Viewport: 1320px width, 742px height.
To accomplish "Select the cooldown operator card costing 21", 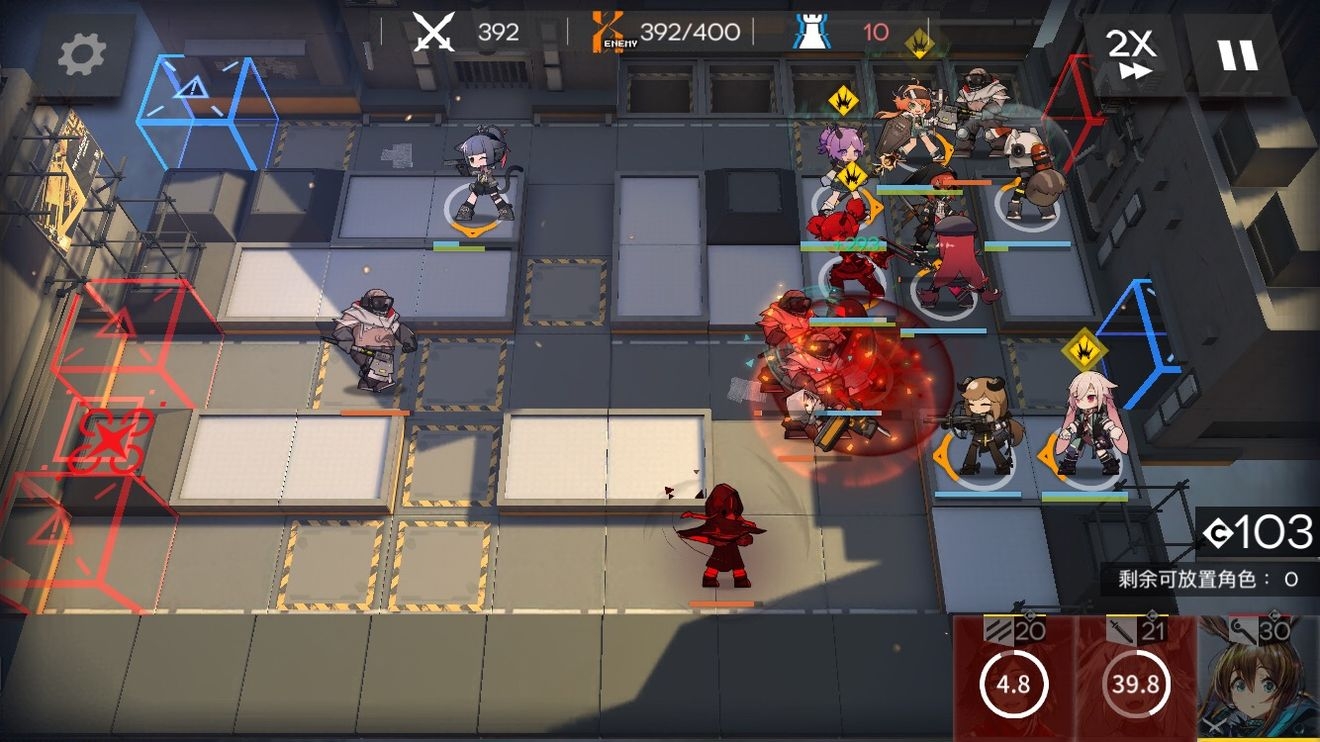I will (1136, 680).
